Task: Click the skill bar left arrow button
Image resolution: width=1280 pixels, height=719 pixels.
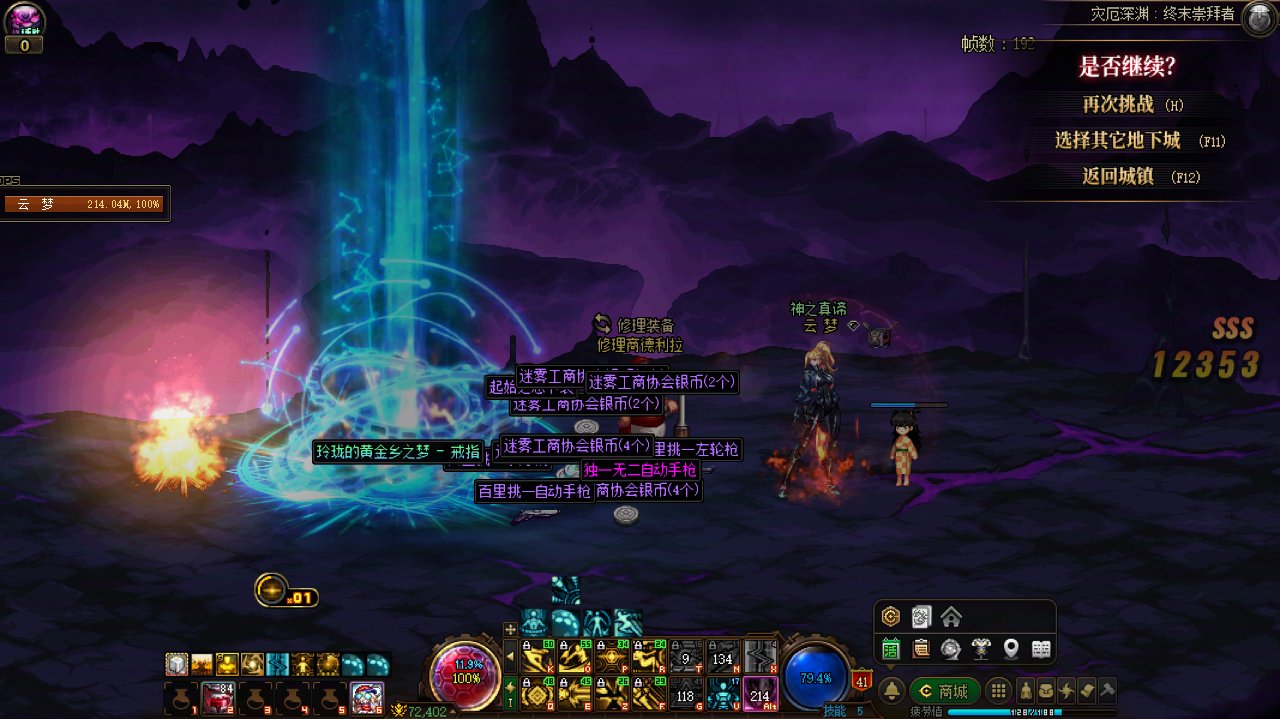Action: [511, 657]
